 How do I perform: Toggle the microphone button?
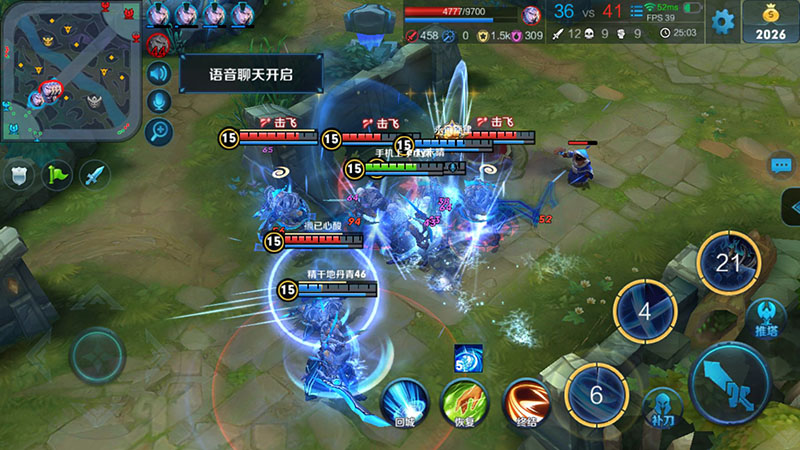pos(159,102)
